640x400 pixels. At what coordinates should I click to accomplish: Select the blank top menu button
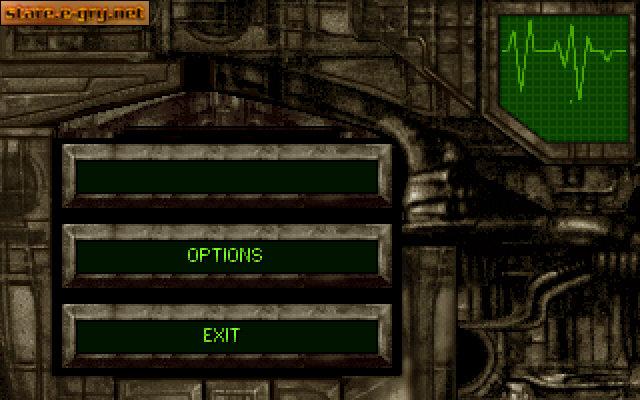click(x=225, y=176)
